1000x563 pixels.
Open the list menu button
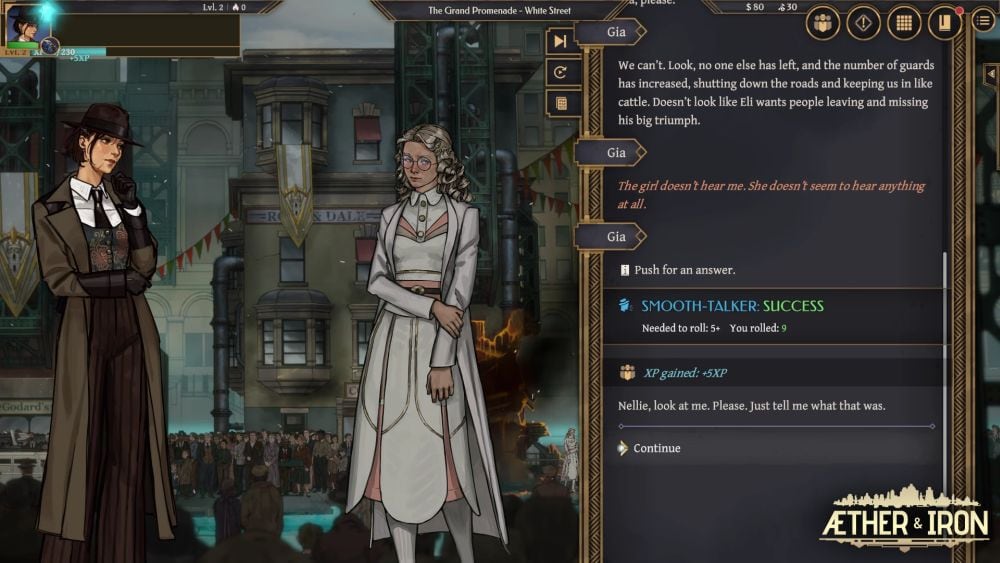point(983,22)
